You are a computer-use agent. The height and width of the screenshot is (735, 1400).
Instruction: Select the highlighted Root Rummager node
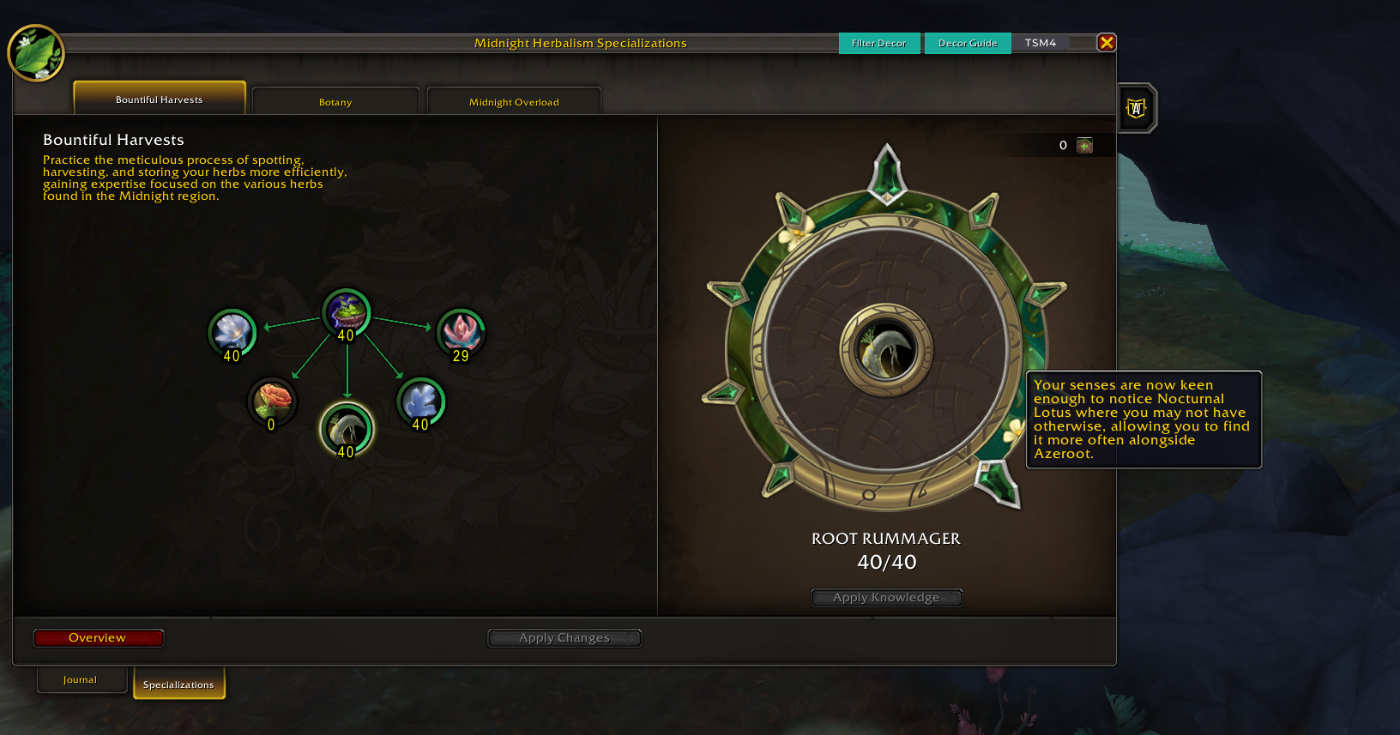[x=346, y=428]
